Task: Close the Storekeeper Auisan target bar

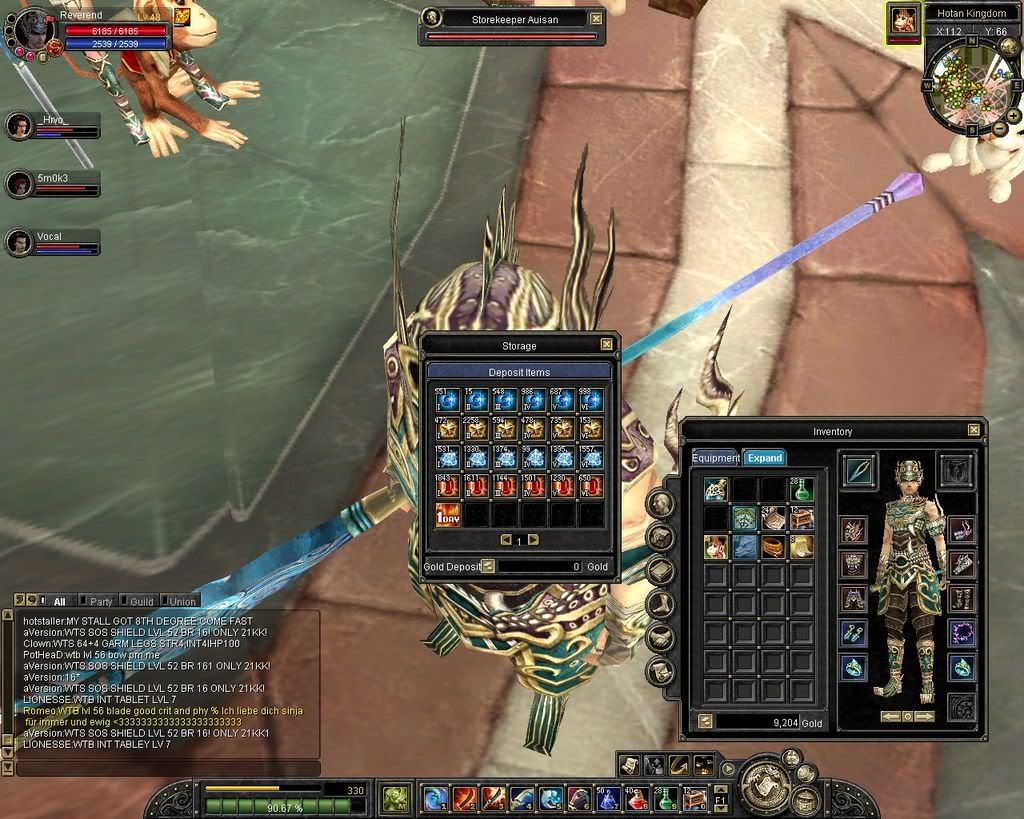Action: pyautogui.click(x=596, y=18)
